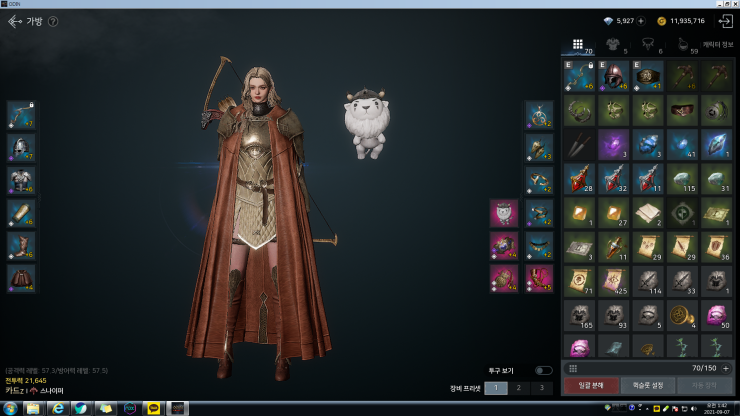Select the equipped gloves slot
Screen dimensions: 740x416
pyautogui.click(x=21, y=213)
